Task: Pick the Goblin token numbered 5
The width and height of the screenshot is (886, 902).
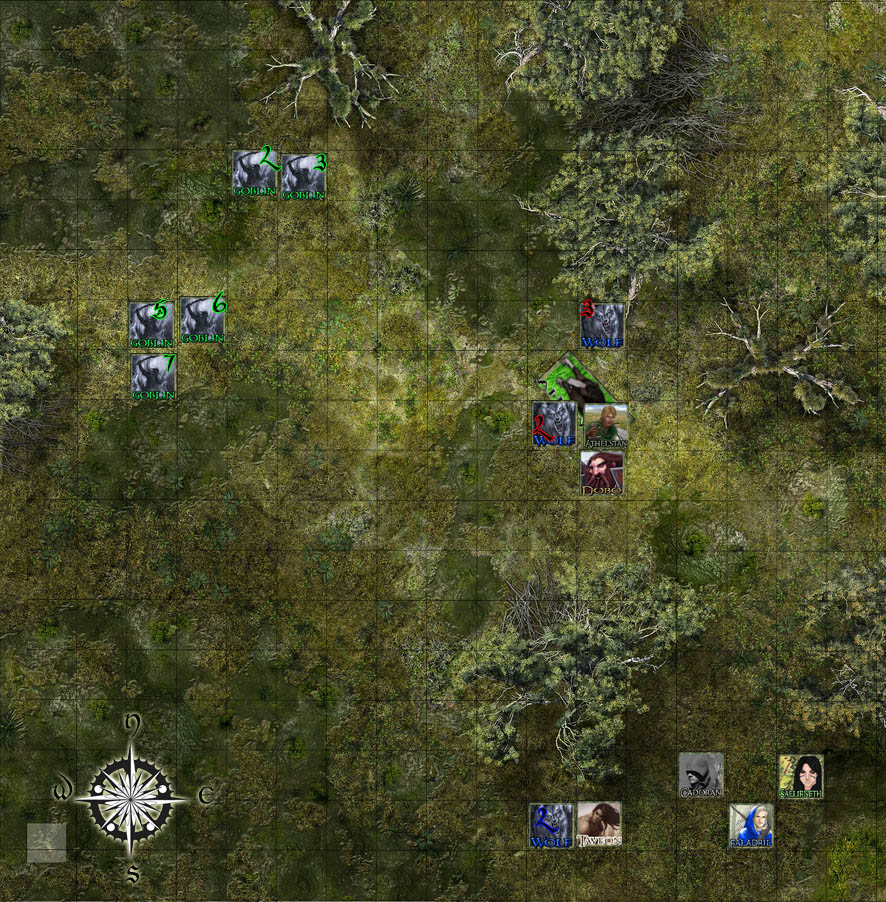Action: 151,324
